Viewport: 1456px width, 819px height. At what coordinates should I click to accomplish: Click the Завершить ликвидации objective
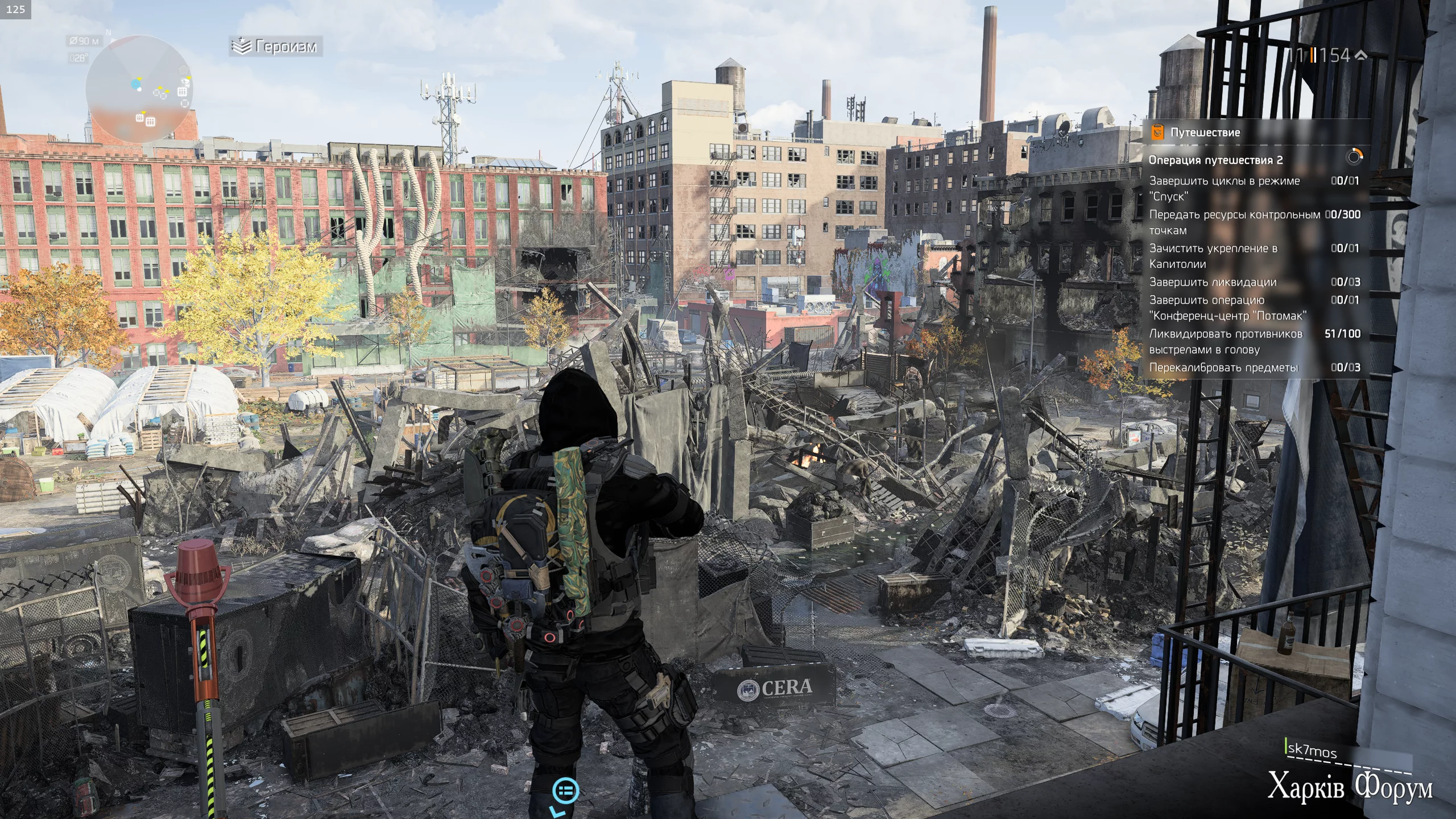pos(1213,282)
